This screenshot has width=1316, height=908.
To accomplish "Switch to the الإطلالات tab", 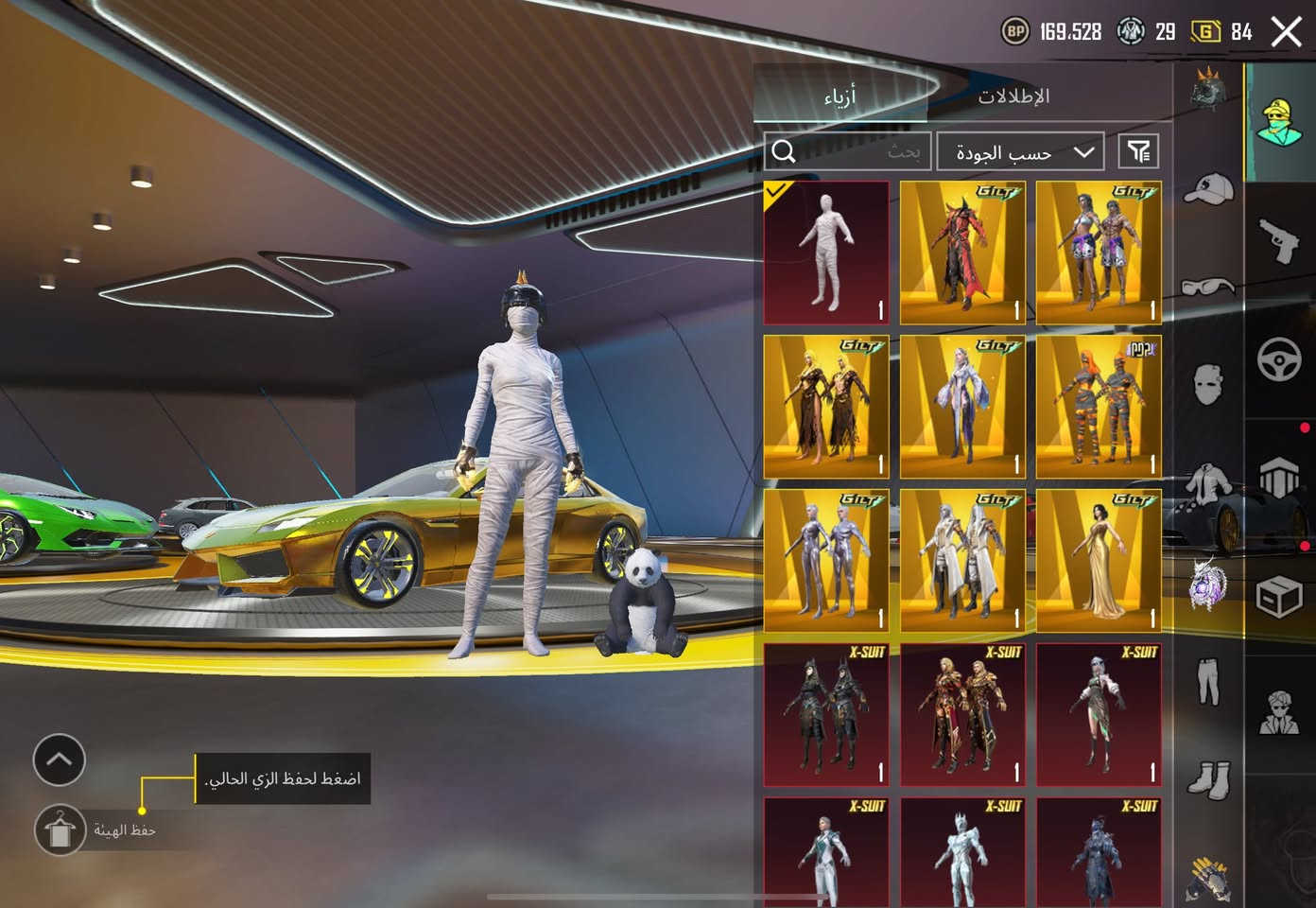I will coord(1013,96).
